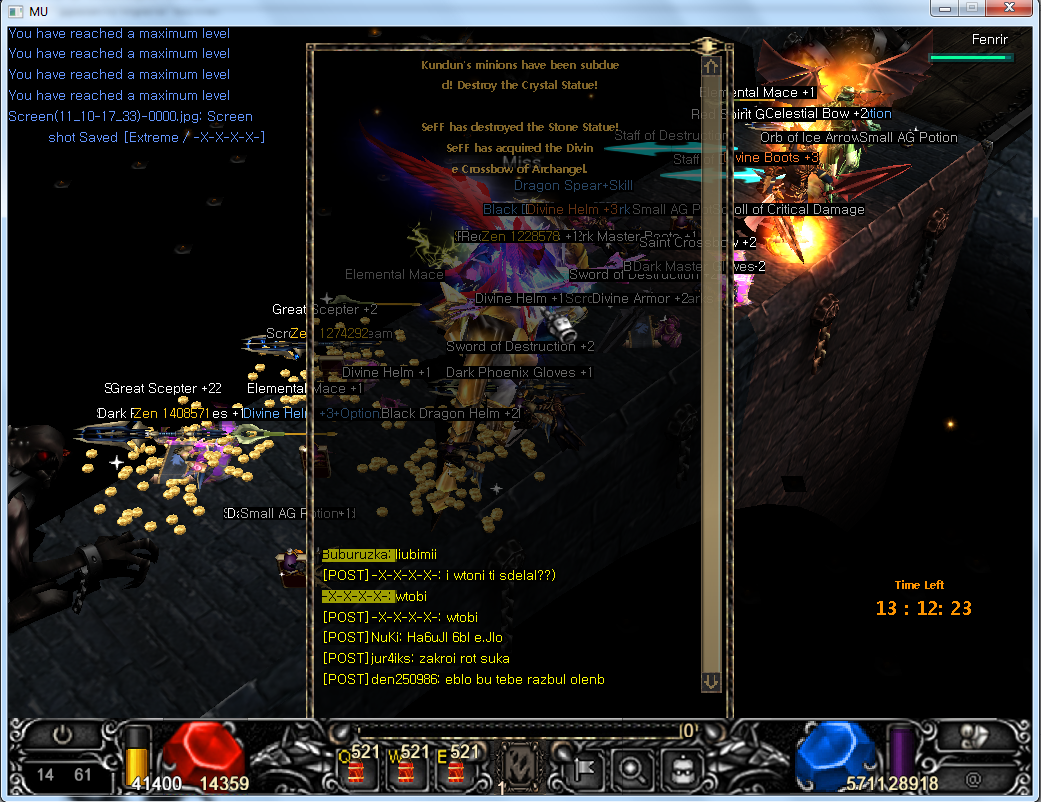Use the potion in the W slot
The width and height of the screenshot is (1041, 802).
pyautogui.click(x=405, y=771)
